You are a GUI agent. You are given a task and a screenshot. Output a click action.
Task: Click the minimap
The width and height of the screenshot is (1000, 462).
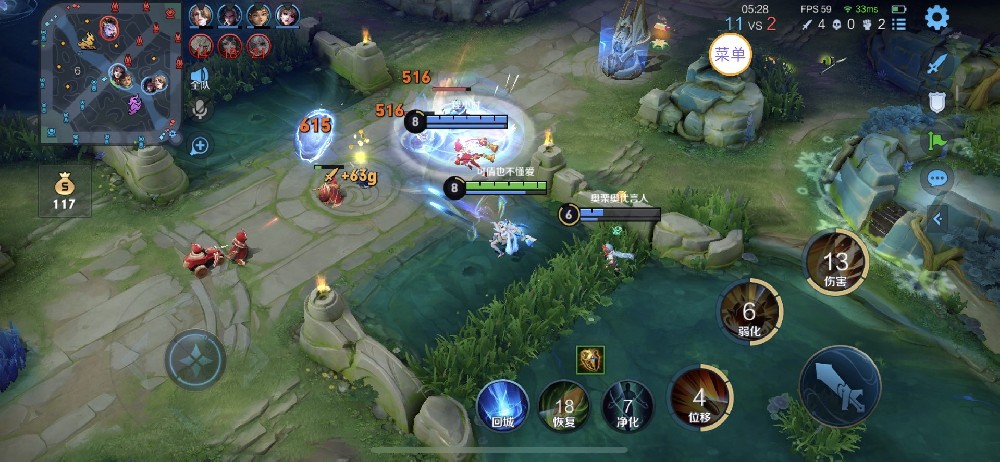[x=105, y=72]
